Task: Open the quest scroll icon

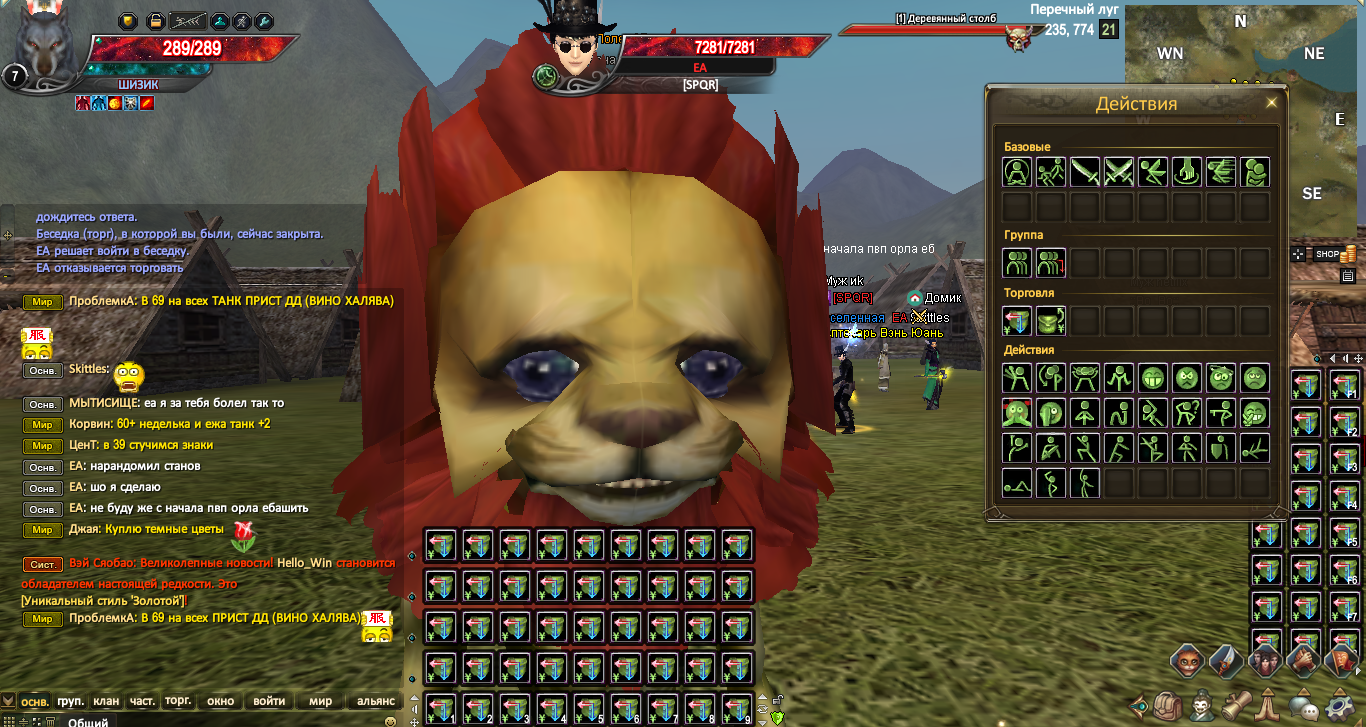Action: pos(1236,707)
